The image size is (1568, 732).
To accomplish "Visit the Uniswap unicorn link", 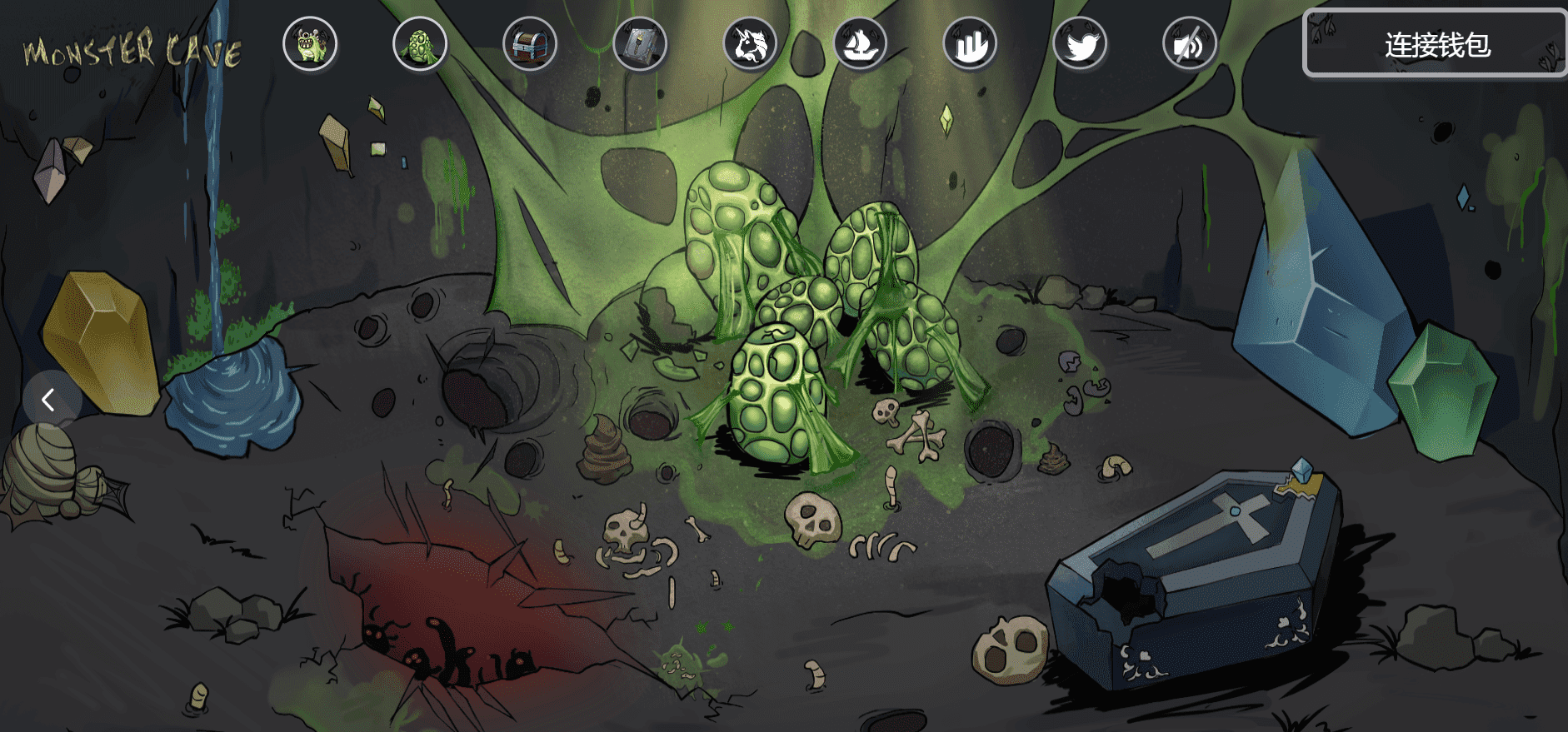I will 750,44.
